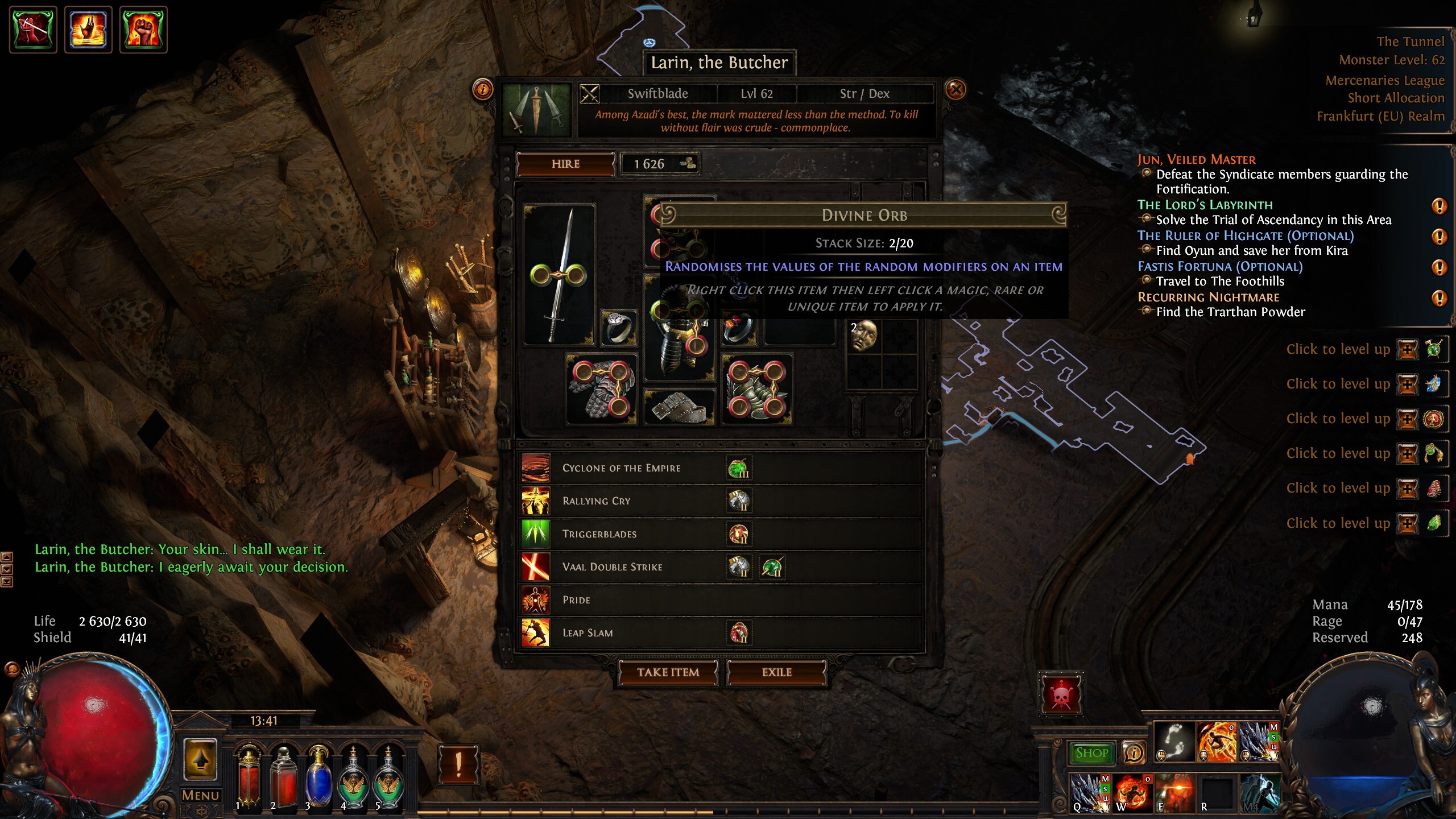Select the mercenary's sword weapon slot
Viewport: 1456px width, 819px height.
[559, 275]
